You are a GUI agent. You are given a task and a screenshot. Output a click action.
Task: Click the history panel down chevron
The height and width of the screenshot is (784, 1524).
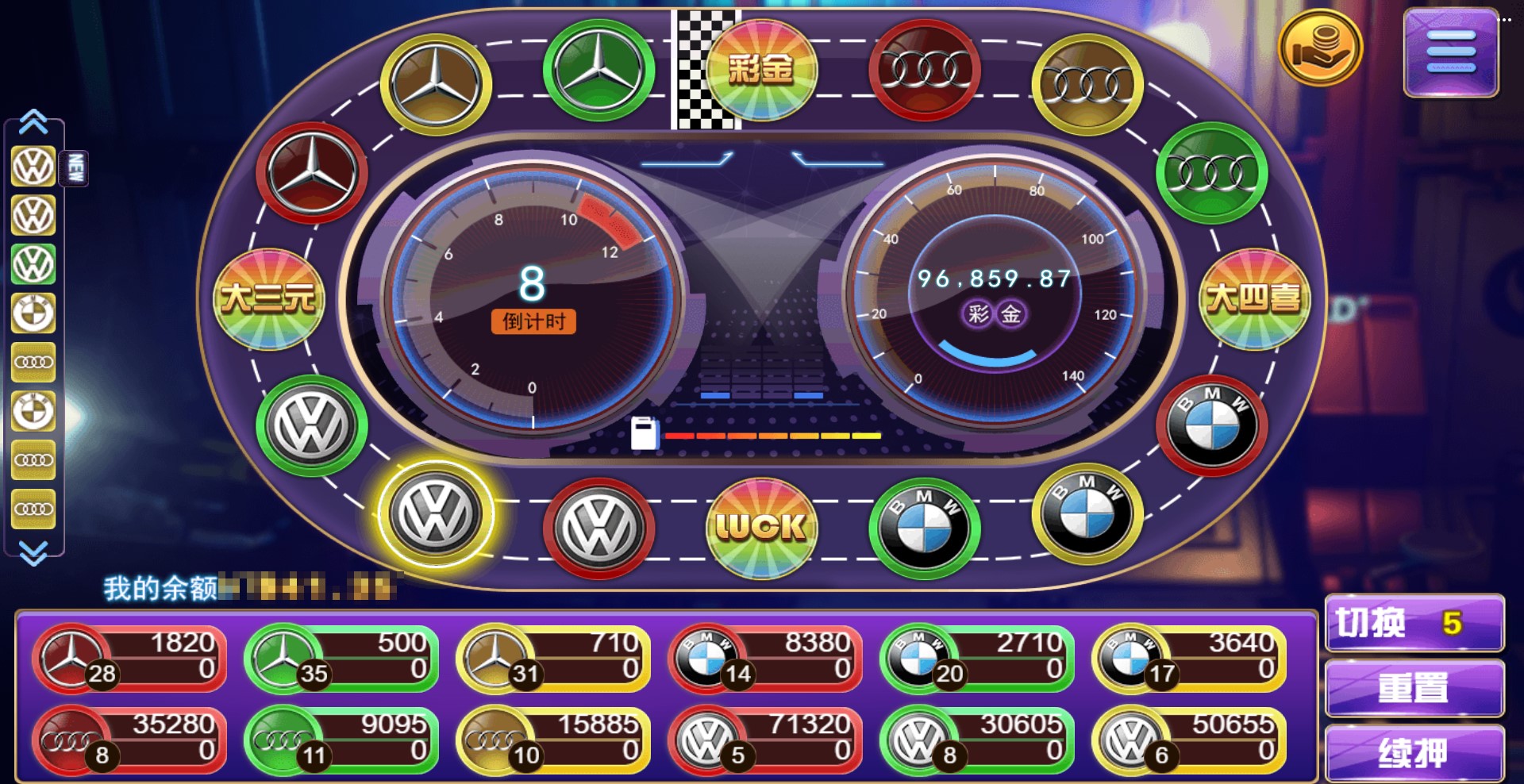tap(33, 552)
